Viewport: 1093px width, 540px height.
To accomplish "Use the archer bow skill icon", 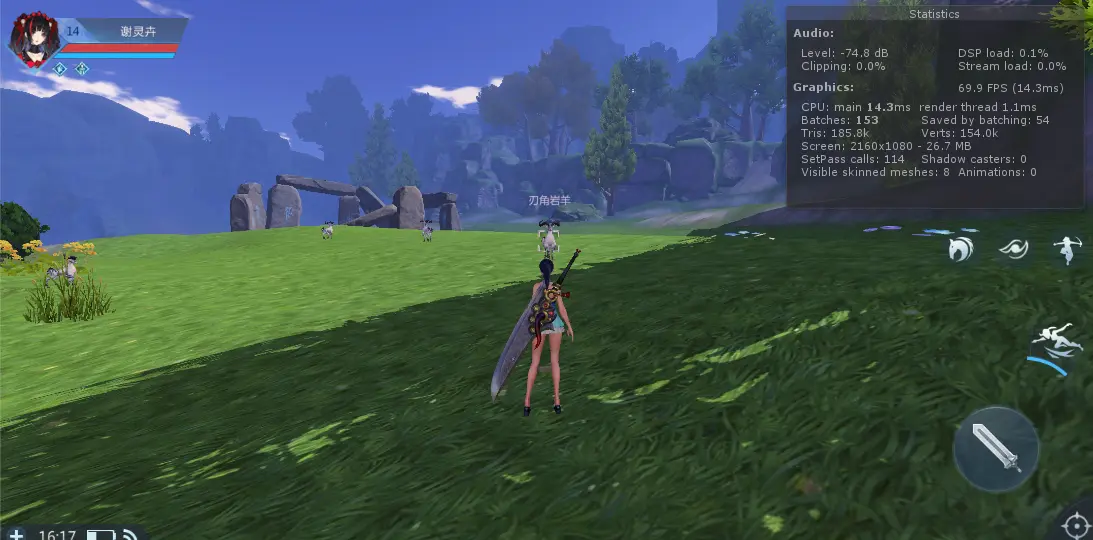I will click(x=1068, y=249).
